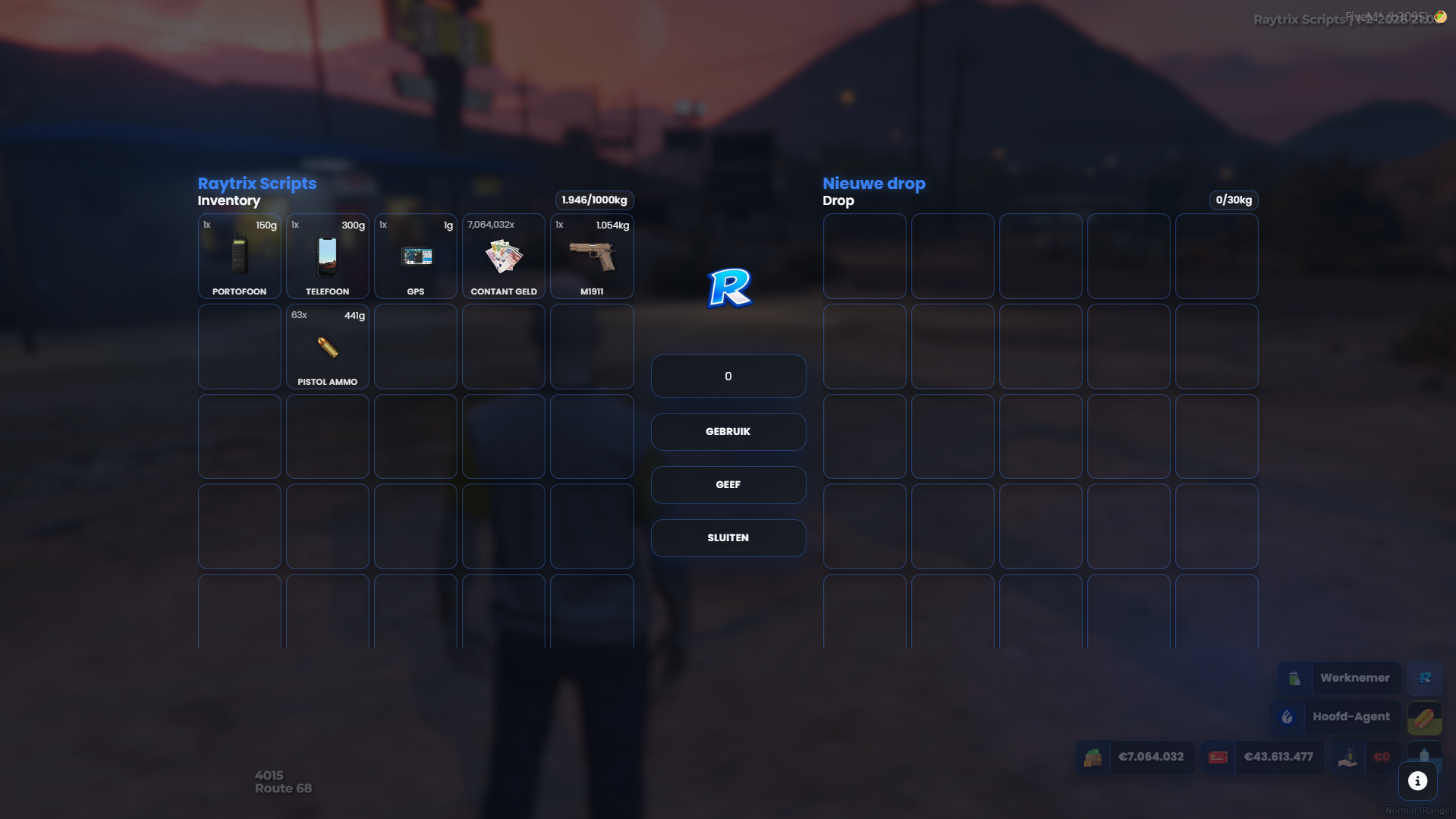Click the water bottle drink icon
The height and width of the screenshot is (819, 1456).
1425,754
